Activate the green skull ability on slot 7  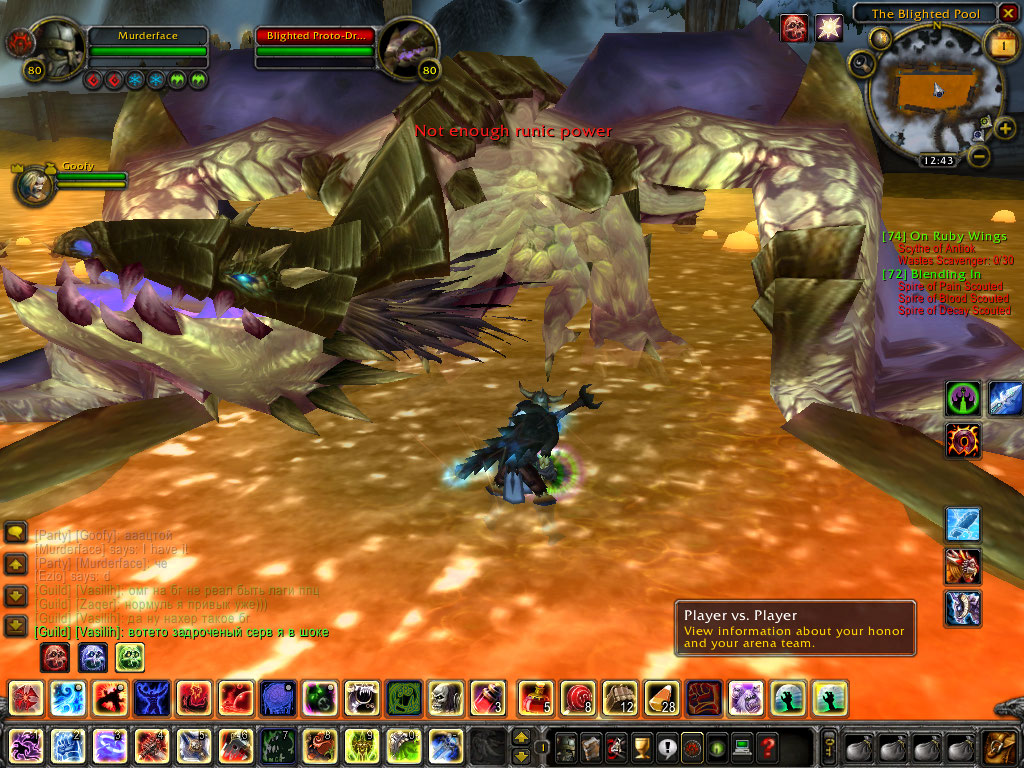click(277, 746)
